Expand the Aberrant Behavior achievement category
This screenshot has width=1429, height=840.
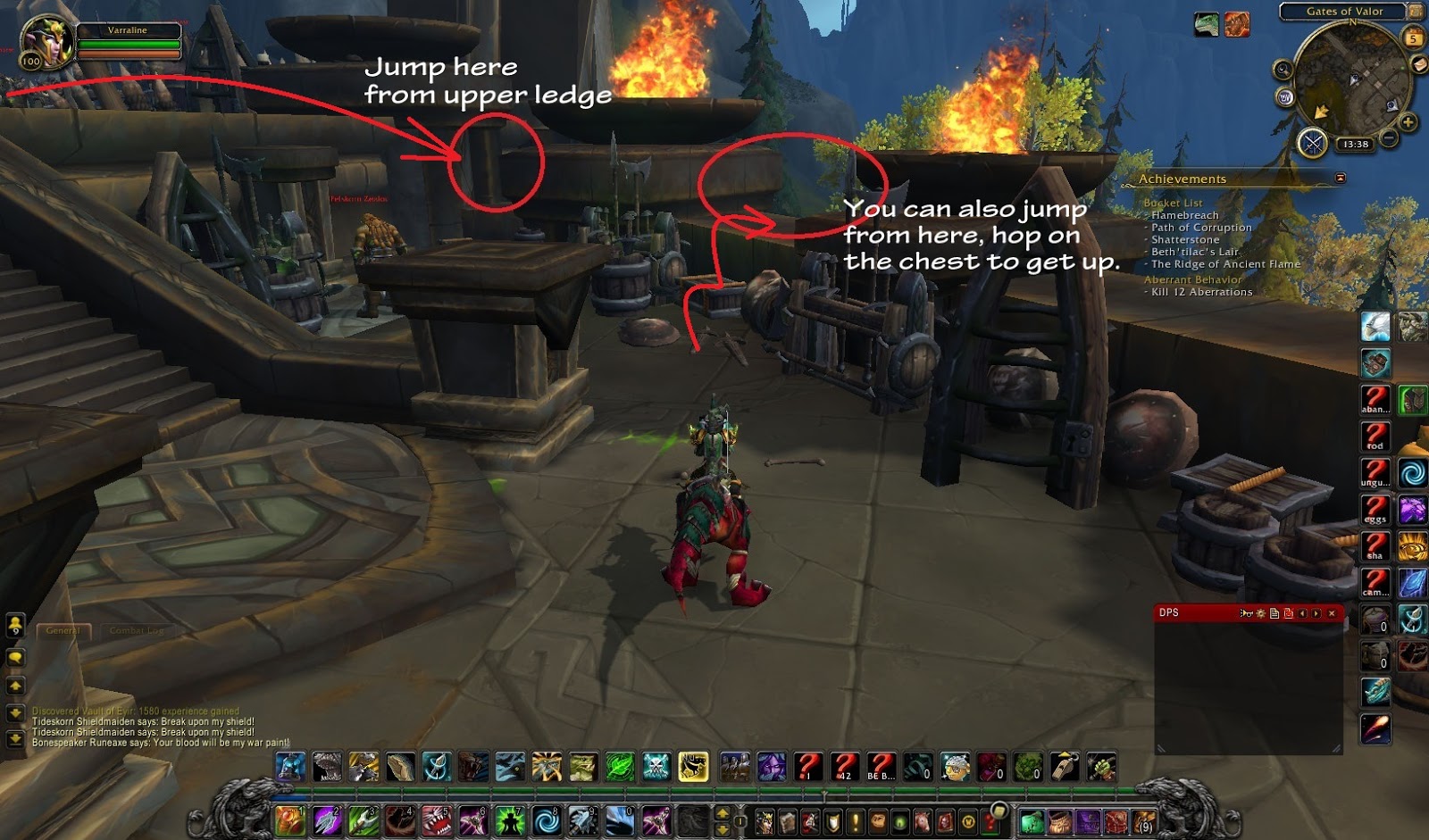click(x=1191, y=279)
